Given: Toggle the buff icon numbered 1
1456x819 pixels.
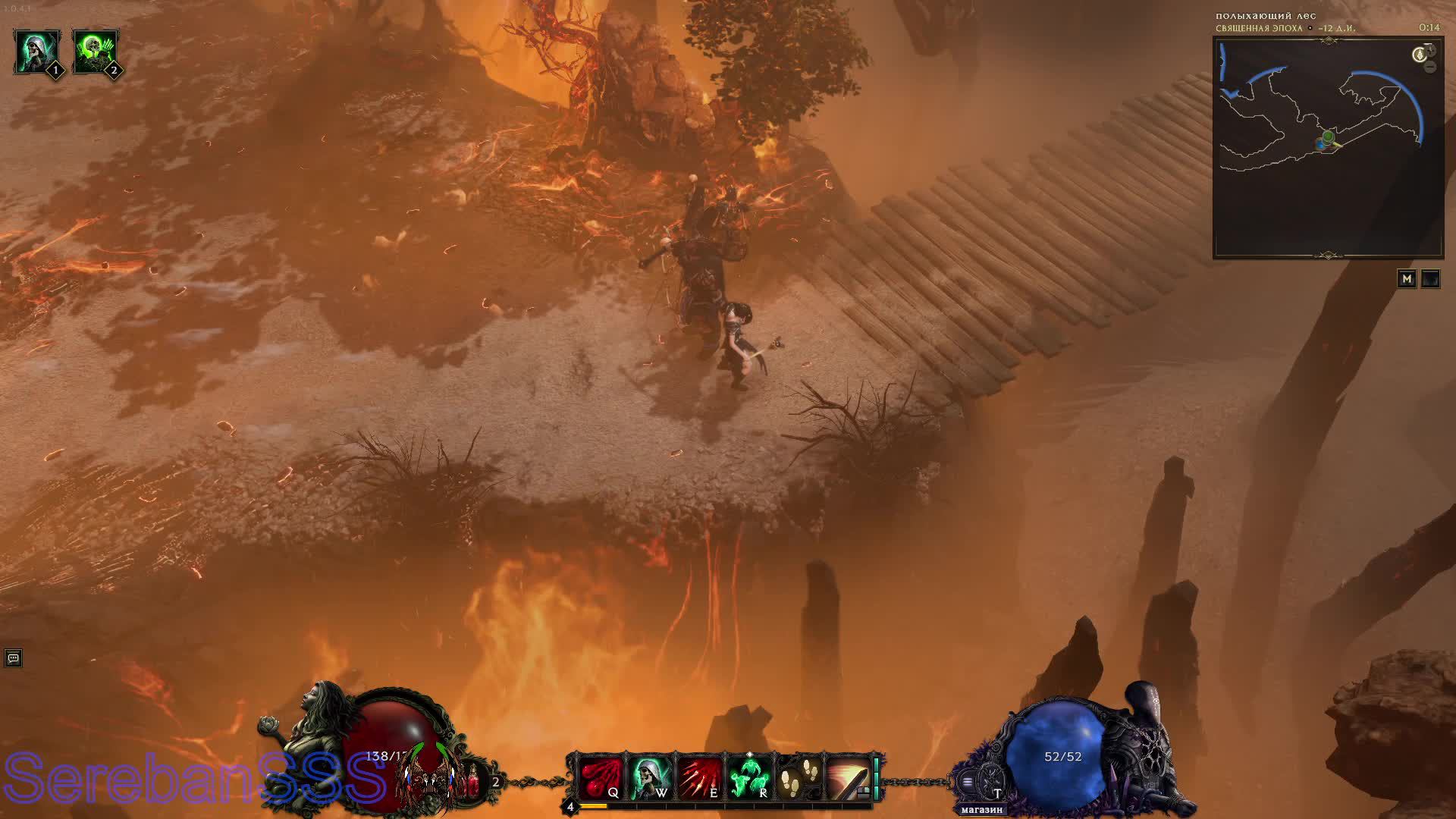Looking at the screenshot, I should 36,49.
